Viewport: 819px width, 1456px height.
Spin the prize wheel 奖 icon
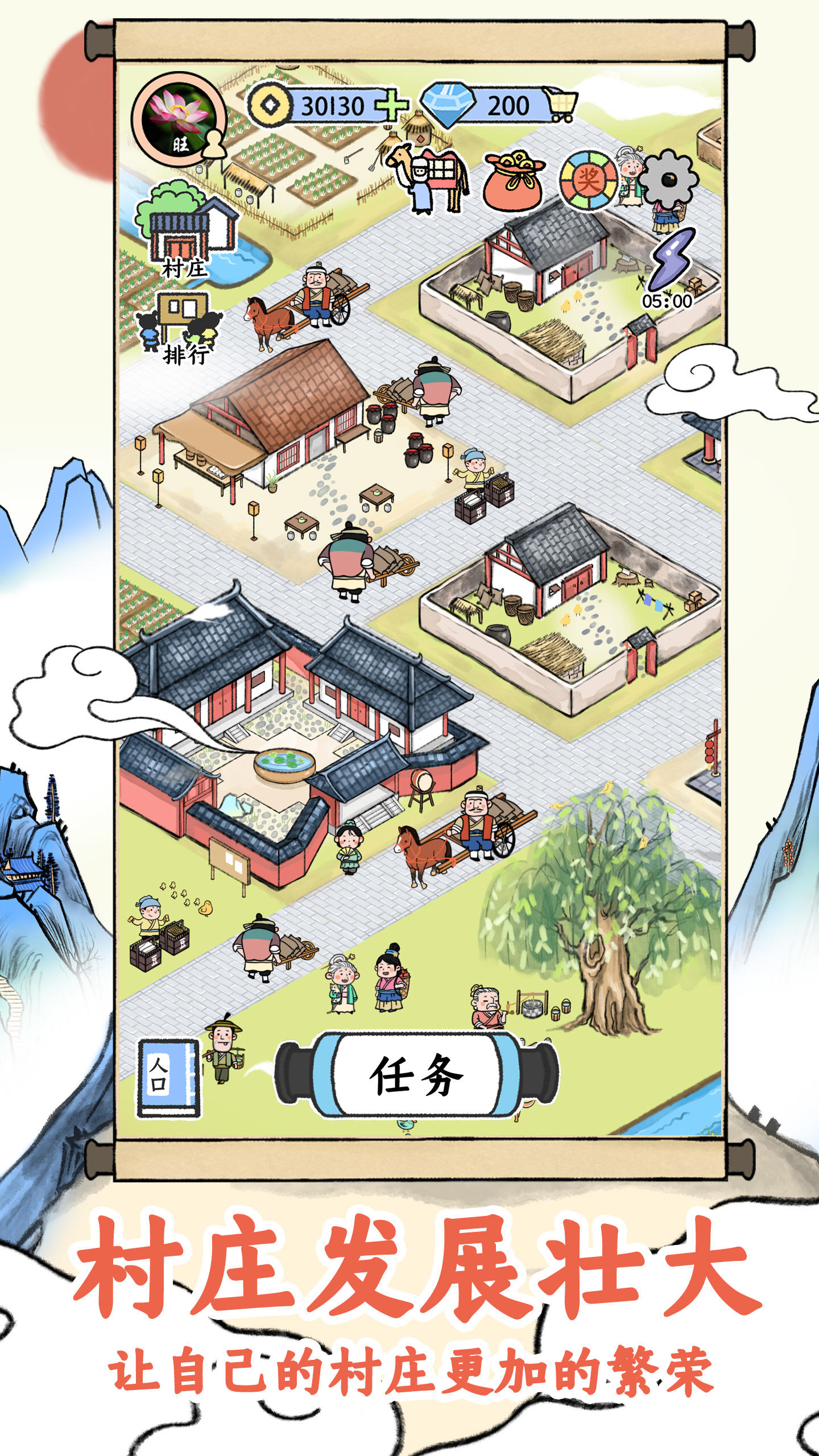(x=589, y=179)
